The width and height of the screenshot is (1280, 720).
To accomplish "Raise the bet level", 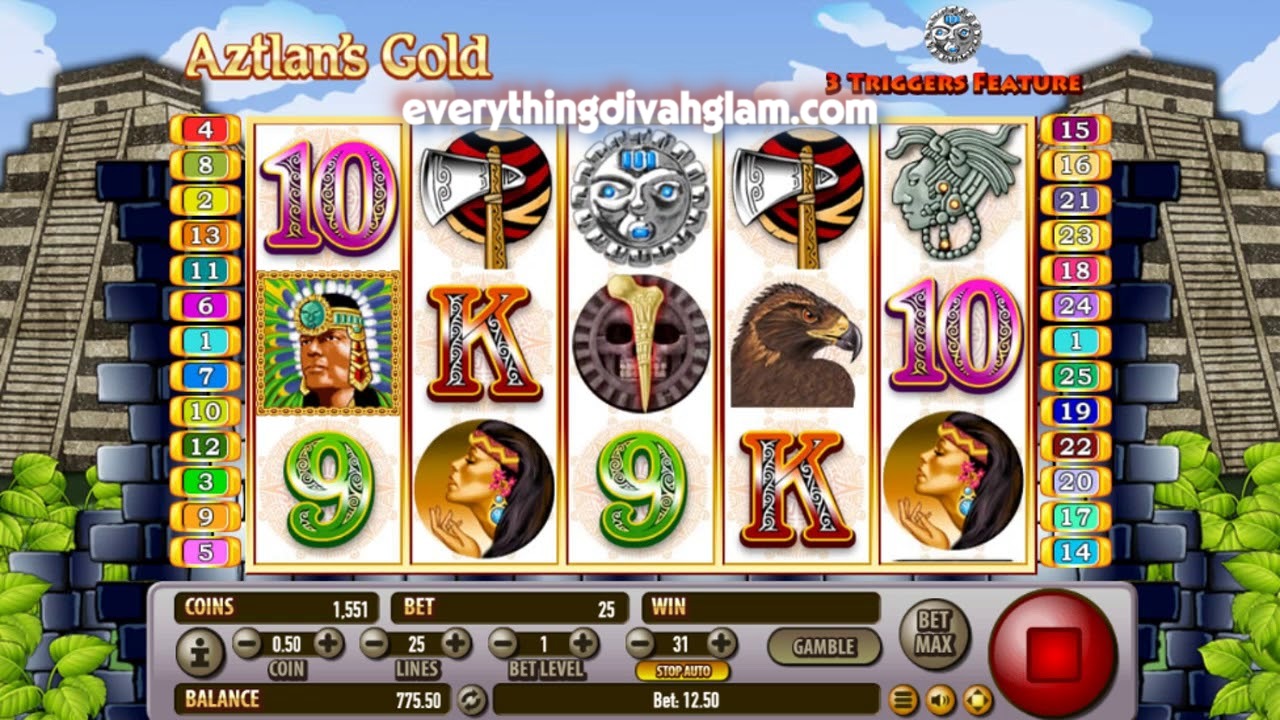I will pyautogui.click(x=583, y=642).
